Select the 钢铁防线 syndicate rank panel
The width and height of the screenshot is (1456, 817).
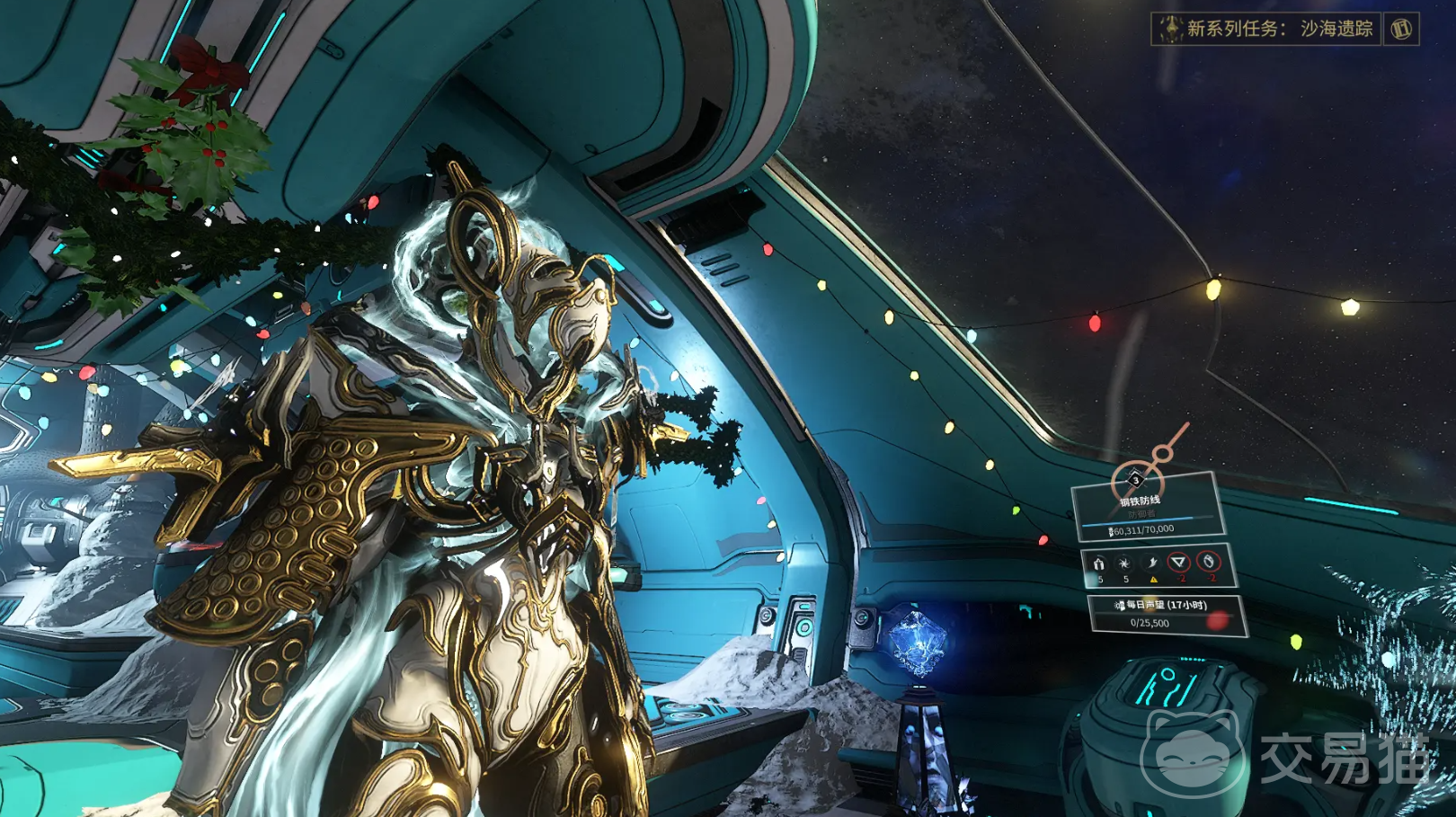click(x=1146, y=509)
